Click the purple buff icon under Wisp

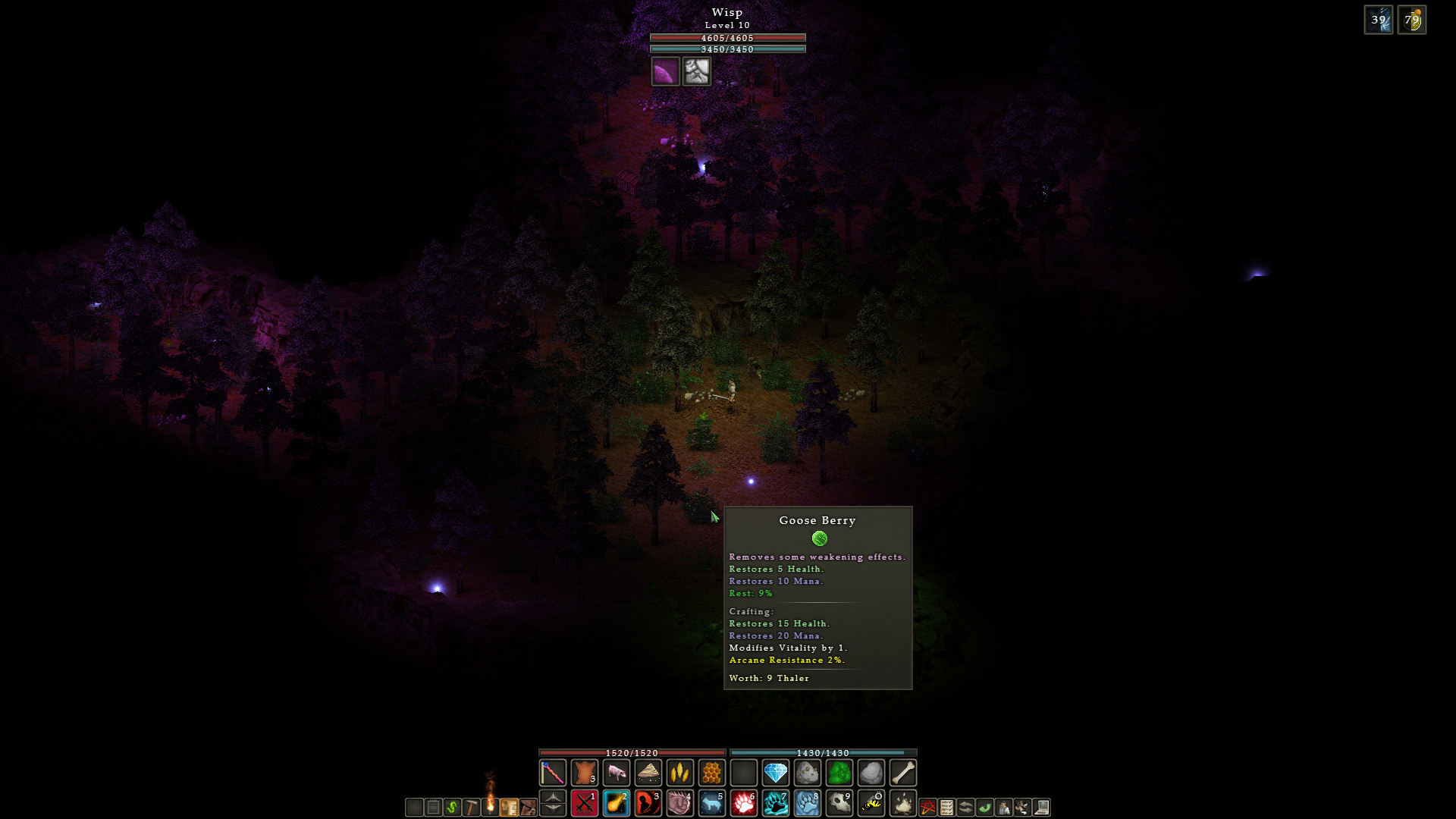[665, 72]
